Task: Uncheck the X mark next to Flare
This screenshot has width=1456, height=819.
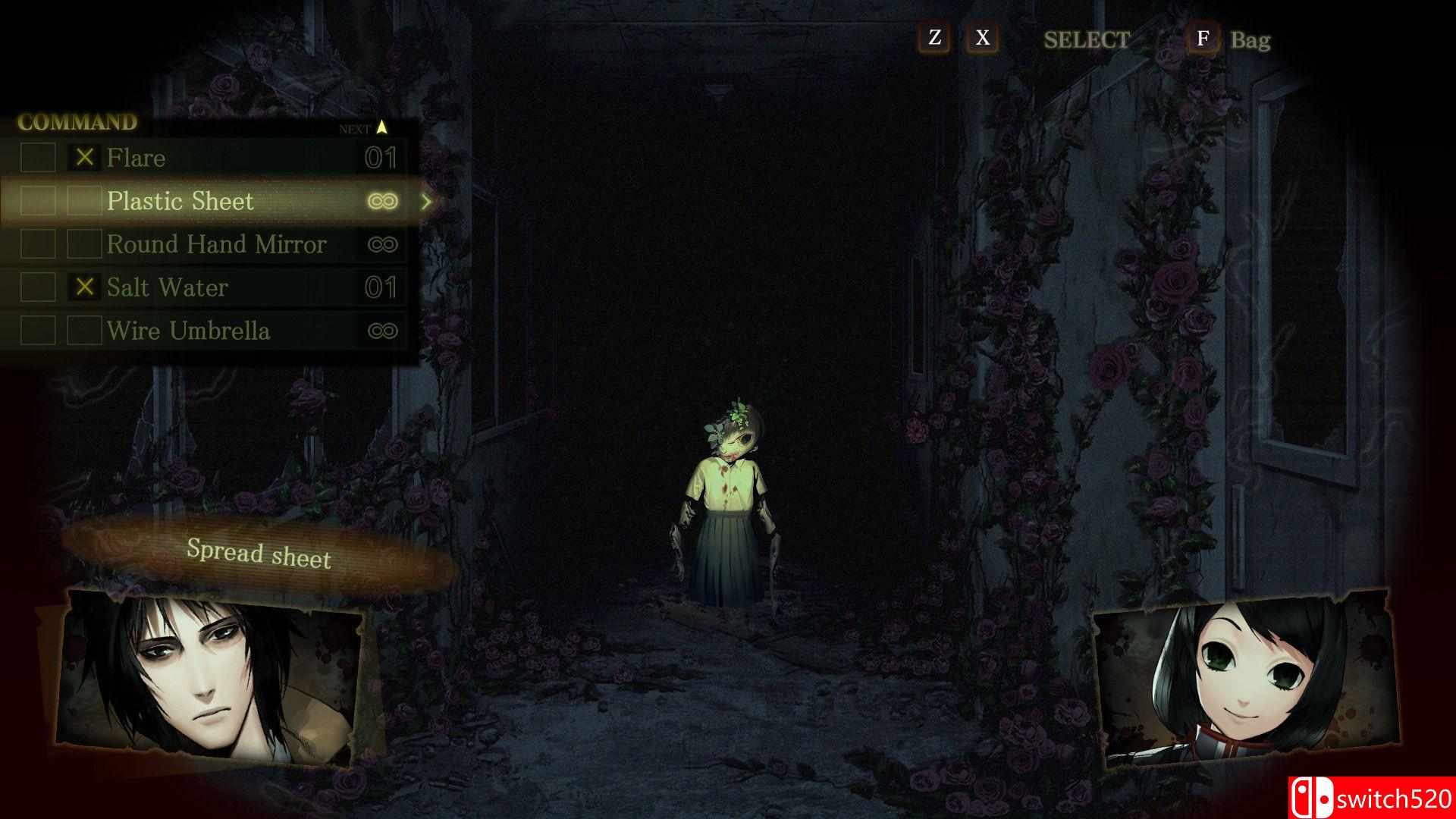Action: (85, 158)
